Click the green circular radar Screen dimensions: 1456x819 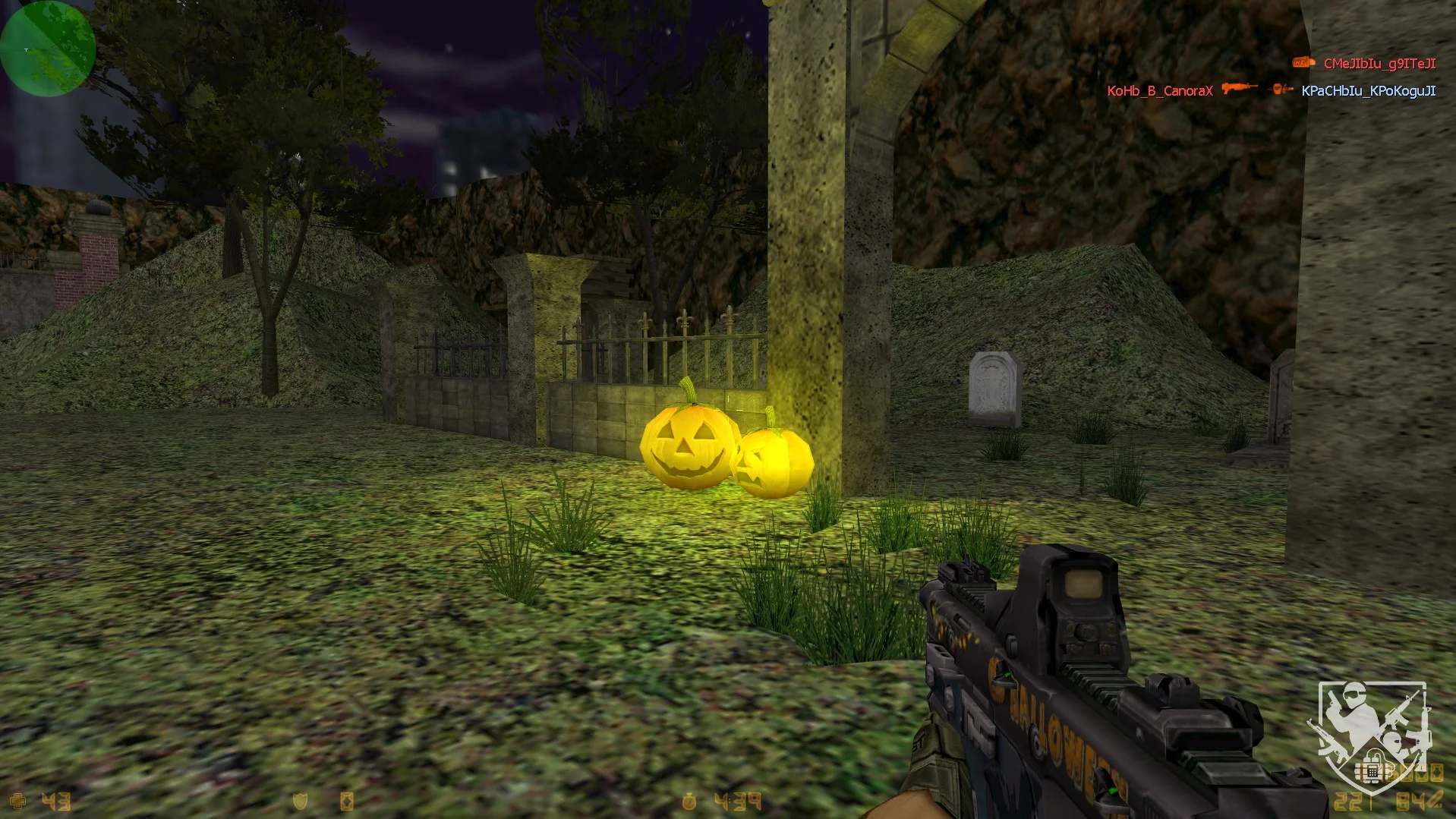(47, 49)
